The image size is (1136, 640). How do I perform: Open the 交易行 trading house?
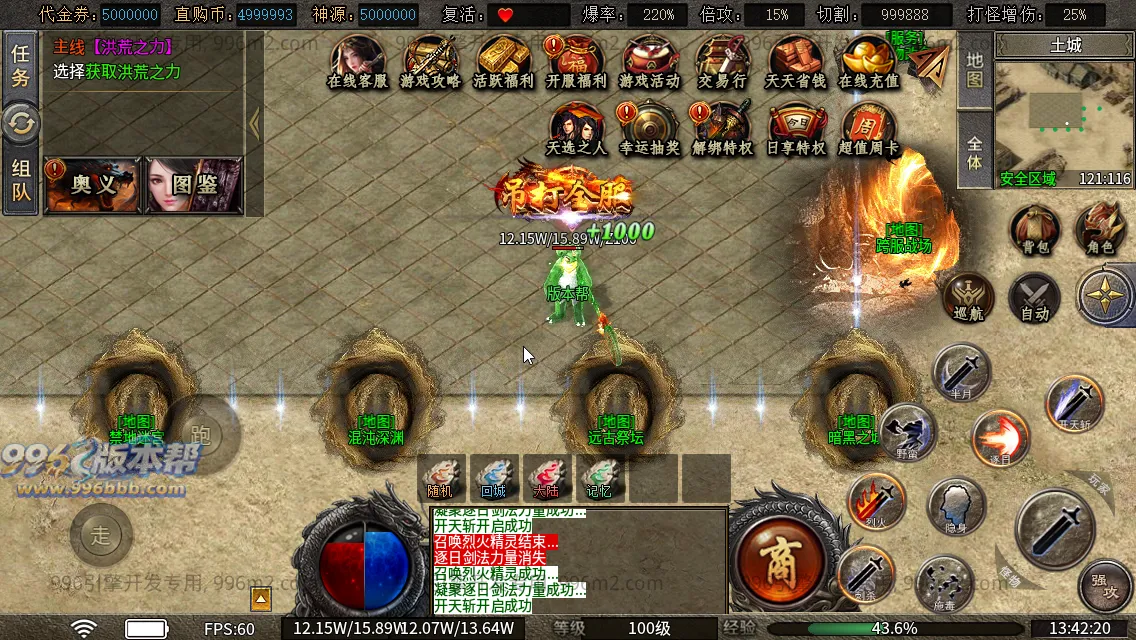point(723,62)
